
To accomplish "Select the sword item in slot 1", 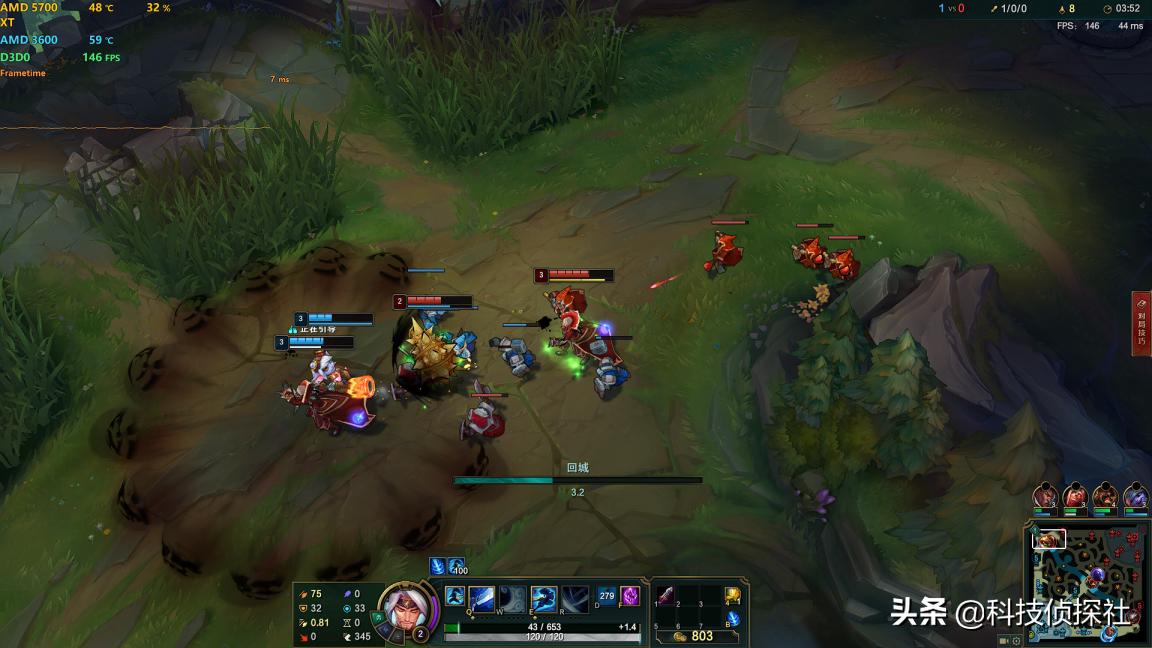I will click(x=666, y=596).
